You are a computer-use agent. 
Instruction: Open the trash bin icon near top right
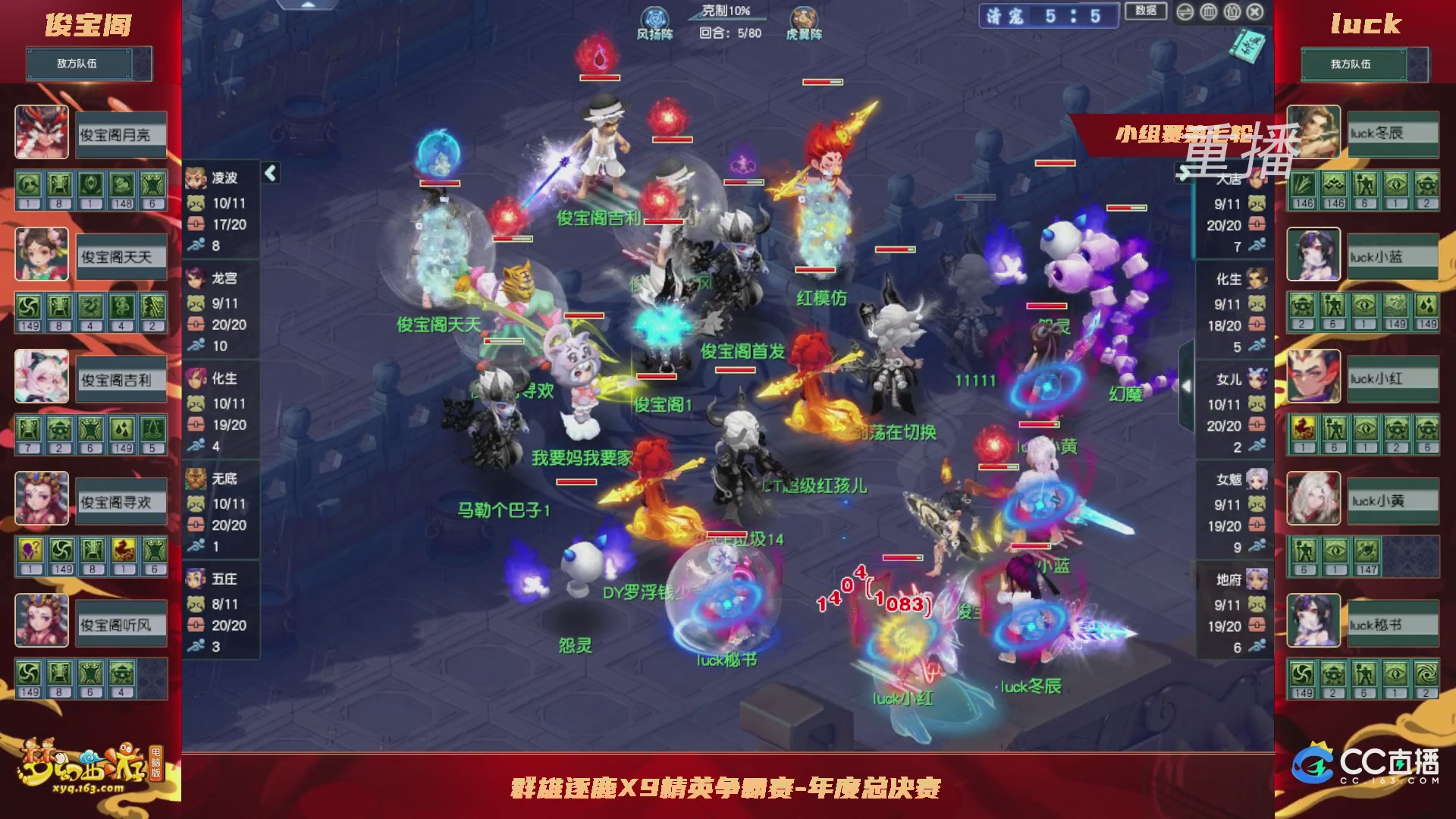1208,13
